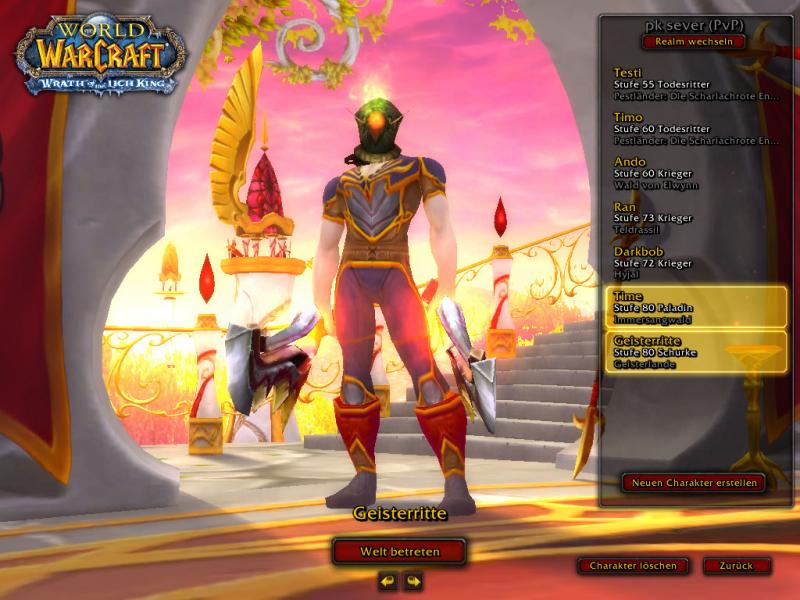The height and width of the screenshot is (600, 800).
Task: Rotate character with the left arrow button
Action: pyautogui.click(x=388, y=580)
